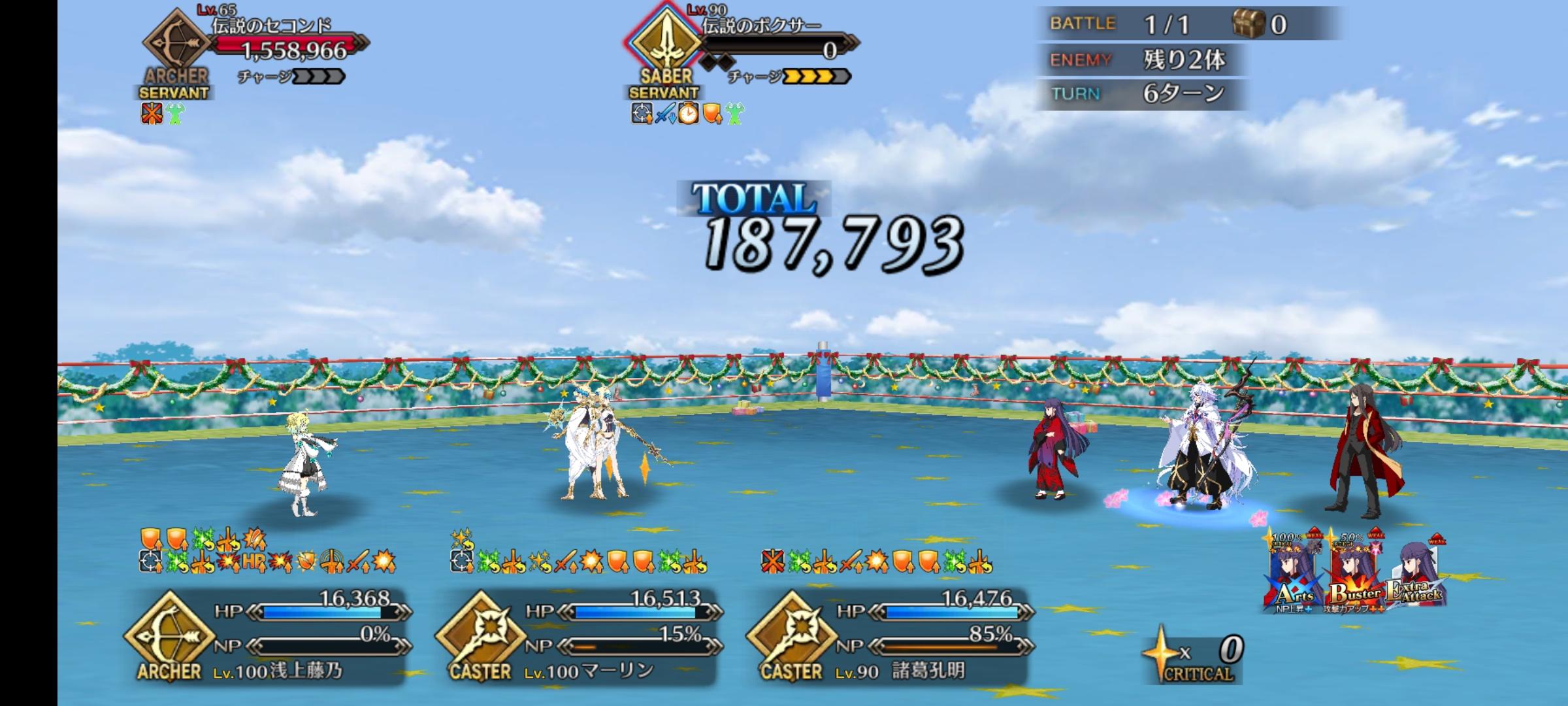Inspect the enemy Archer's status effect icons

point(163,114)
